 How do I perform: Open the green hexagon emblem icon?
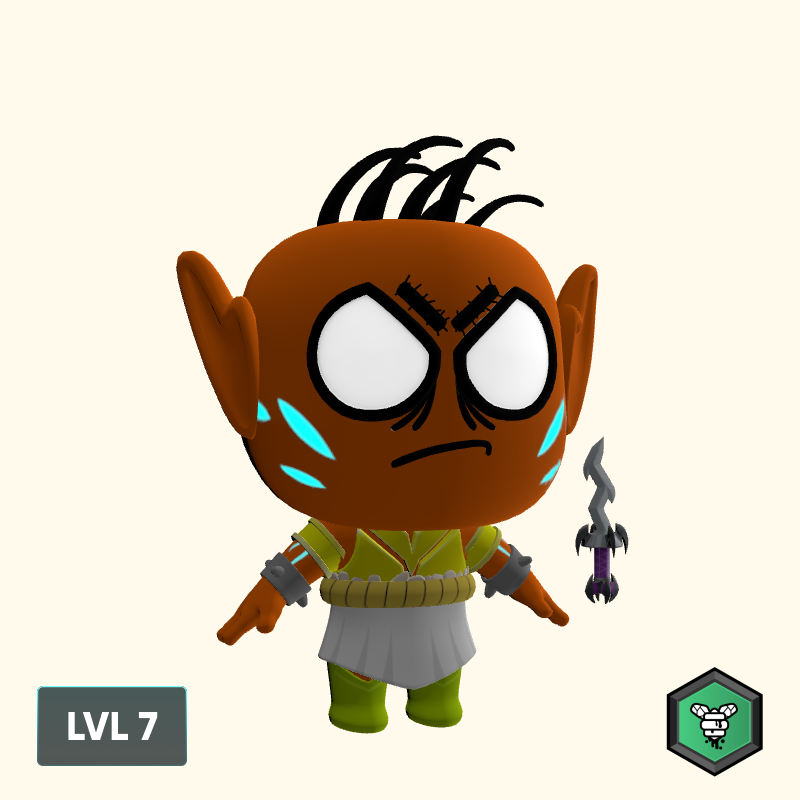tap(714, 722)
